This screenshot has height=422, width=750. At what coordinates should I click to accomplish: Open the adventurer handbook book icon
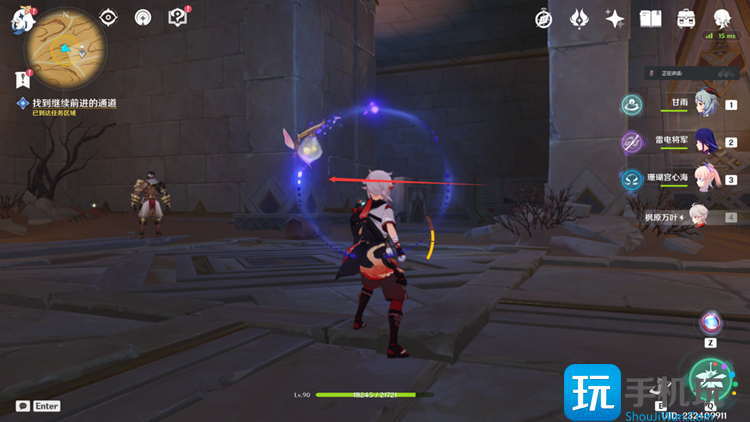651,19
